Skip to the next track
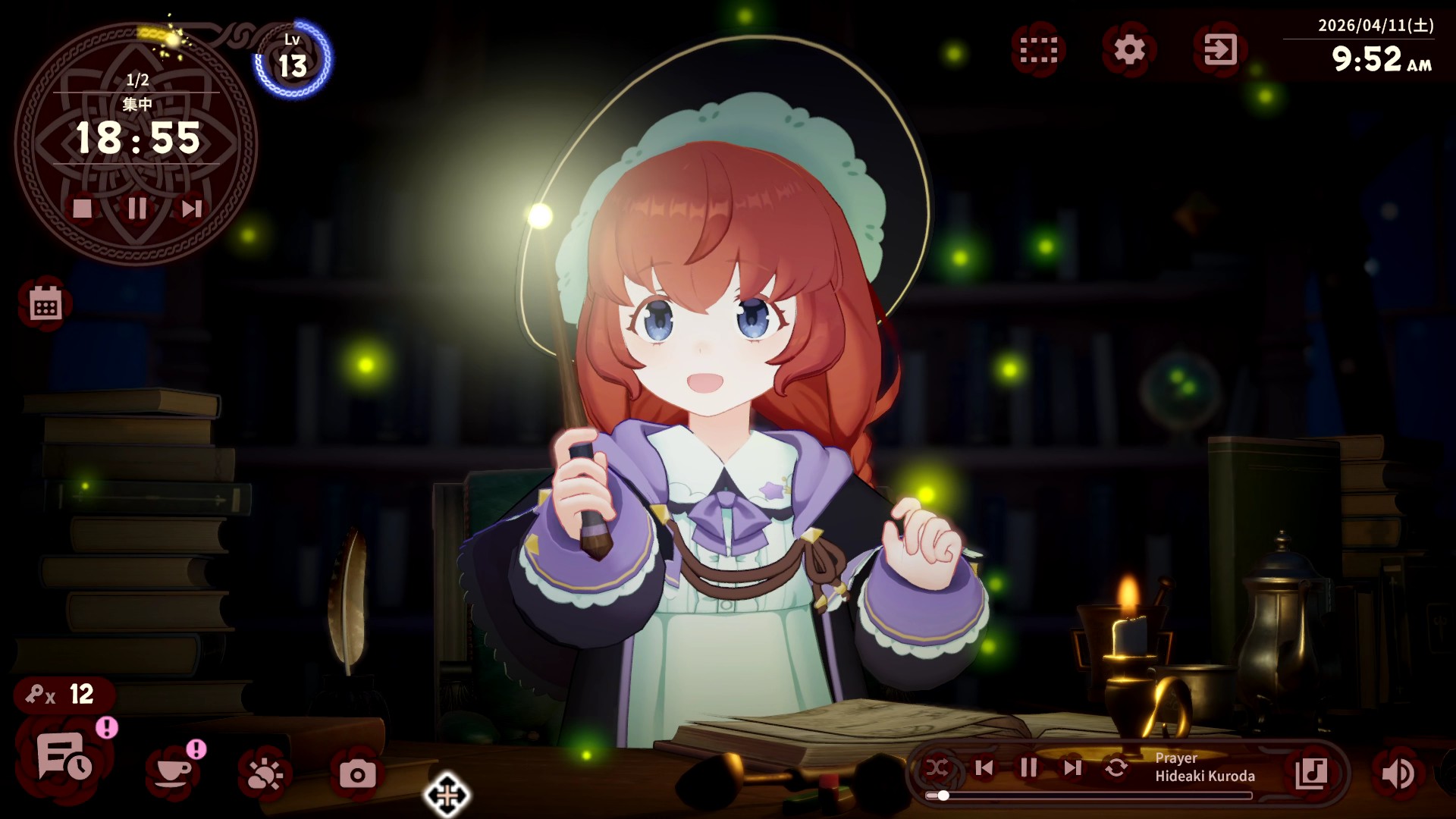 [x=1072, y=768]
